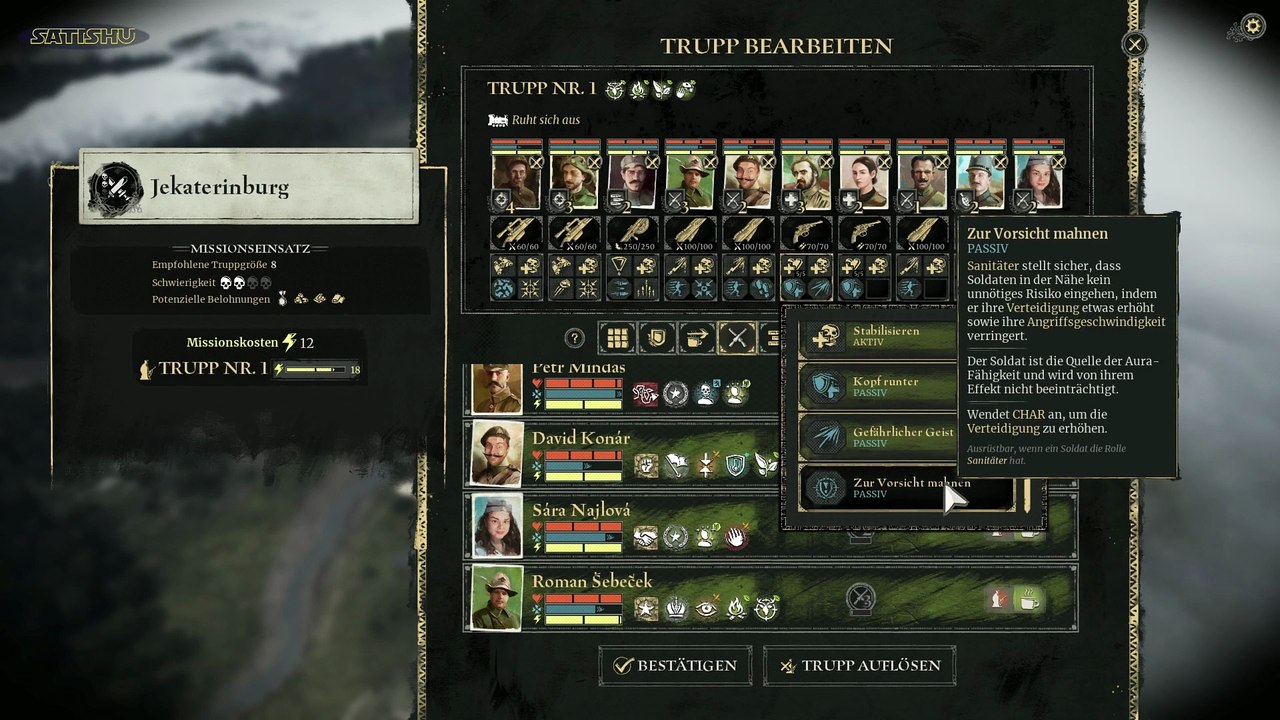Open the question mark help button
Image resolution: width=1280 pixels, height=720 pixels.
574,338
